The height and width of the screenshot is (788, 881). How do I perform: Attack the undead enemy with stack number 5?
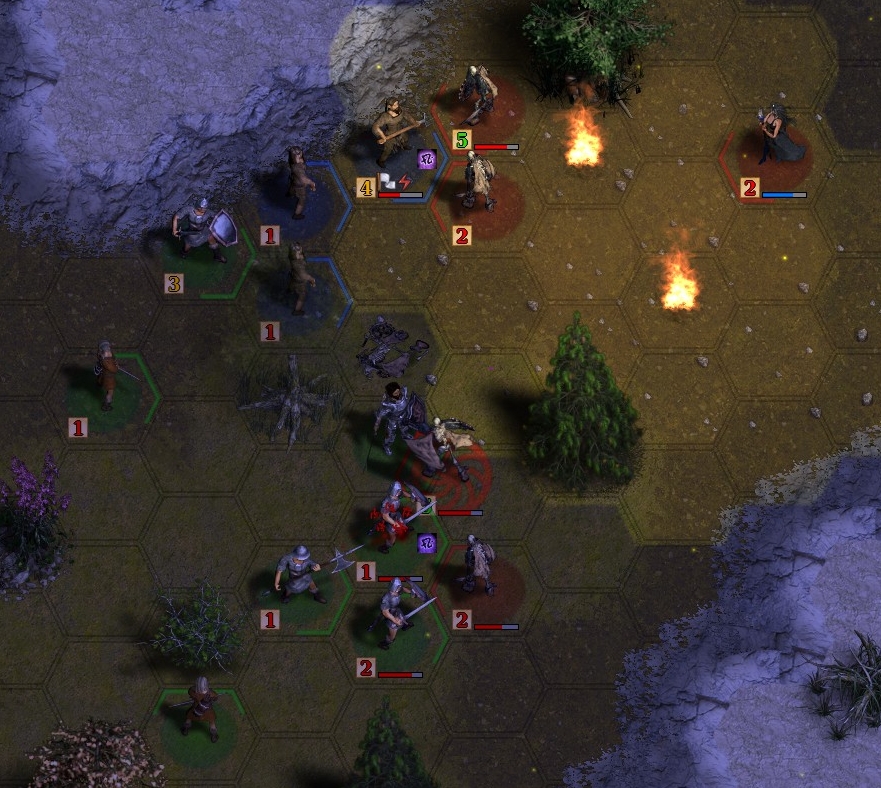(x=477, y=98)
